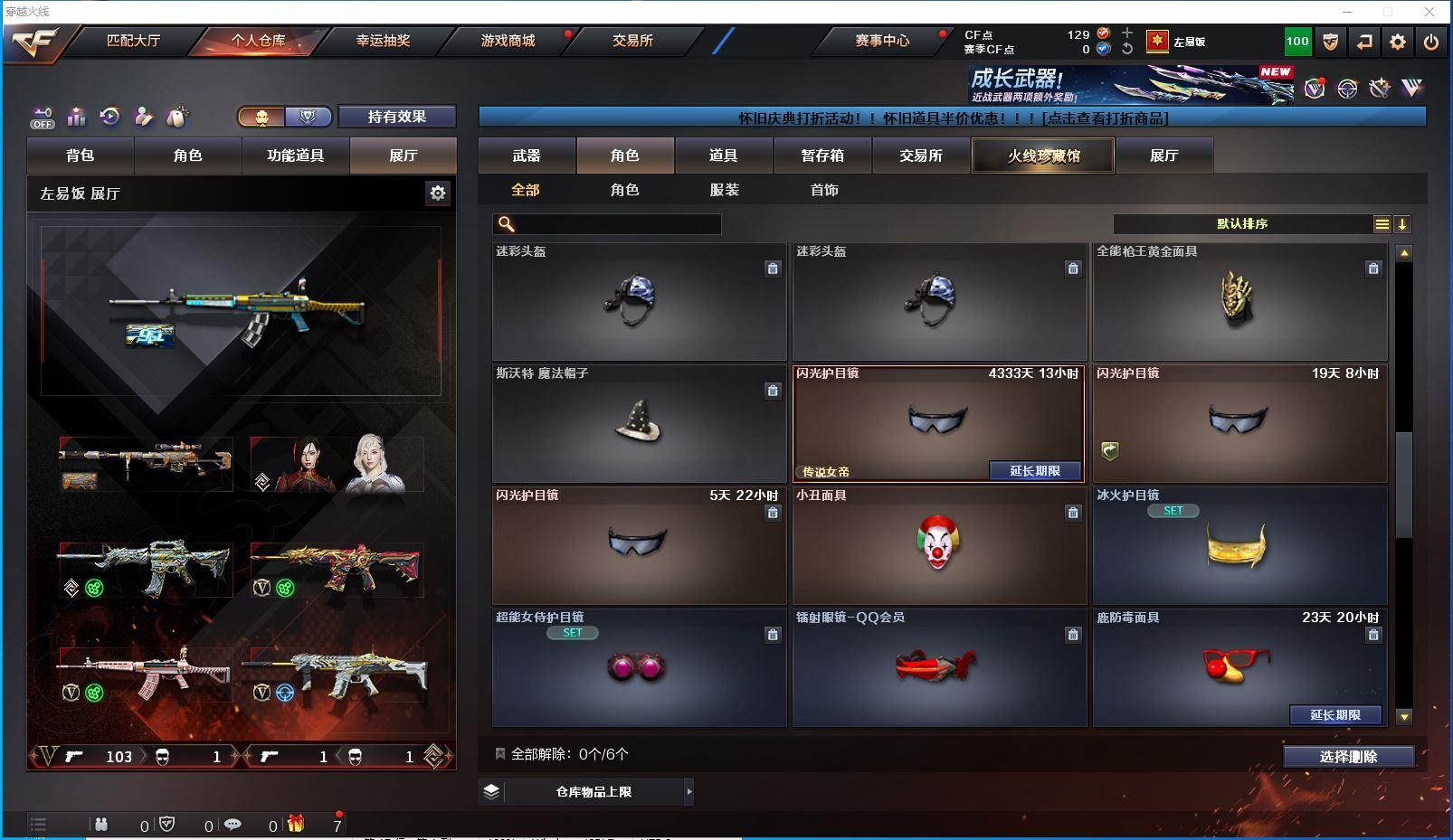
Task: Open 火线珍藏馆 tab
Action: [x=1043, y=156]
